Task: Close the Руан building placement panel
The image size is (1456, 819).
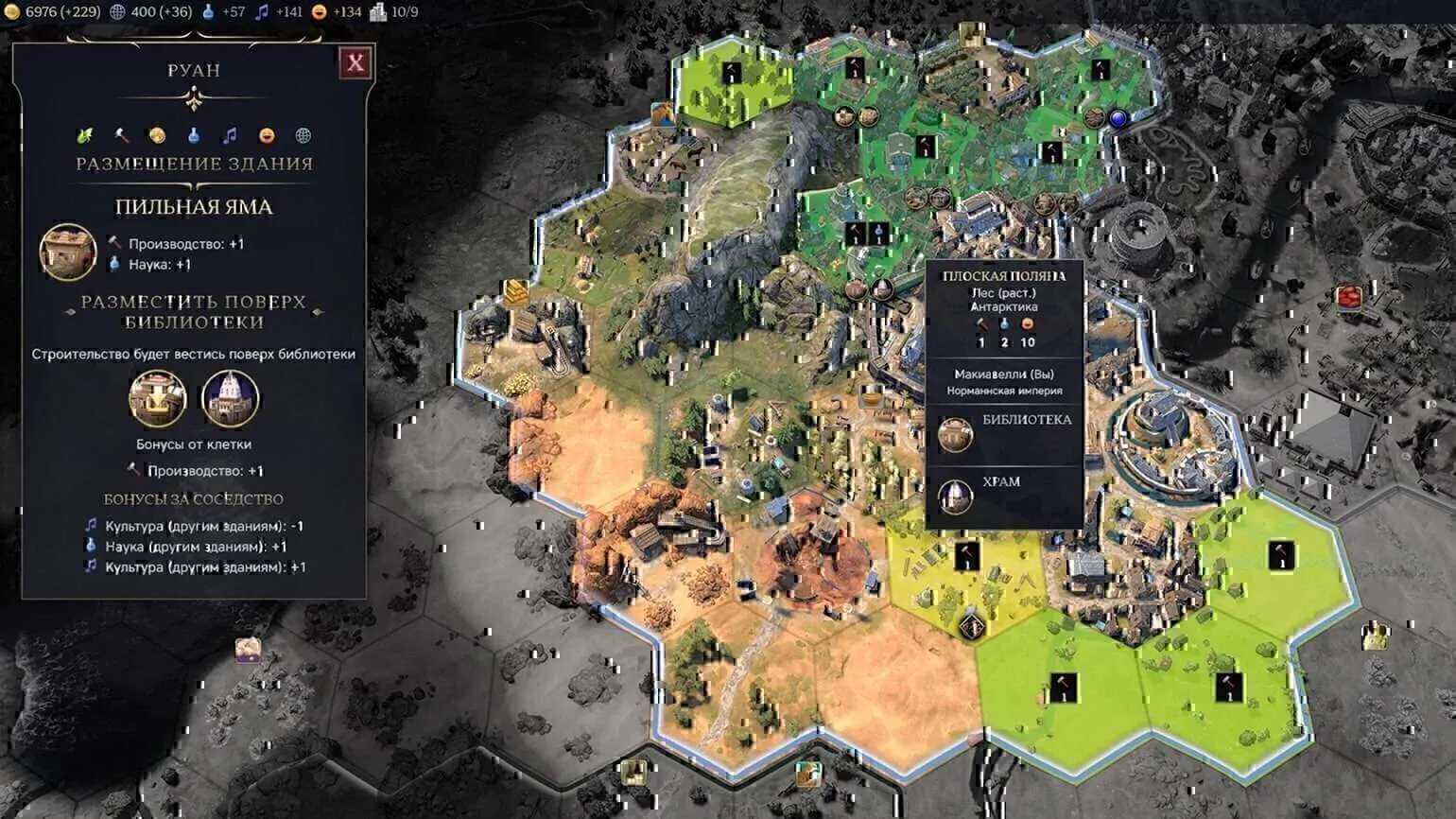Action: point(355,63)
